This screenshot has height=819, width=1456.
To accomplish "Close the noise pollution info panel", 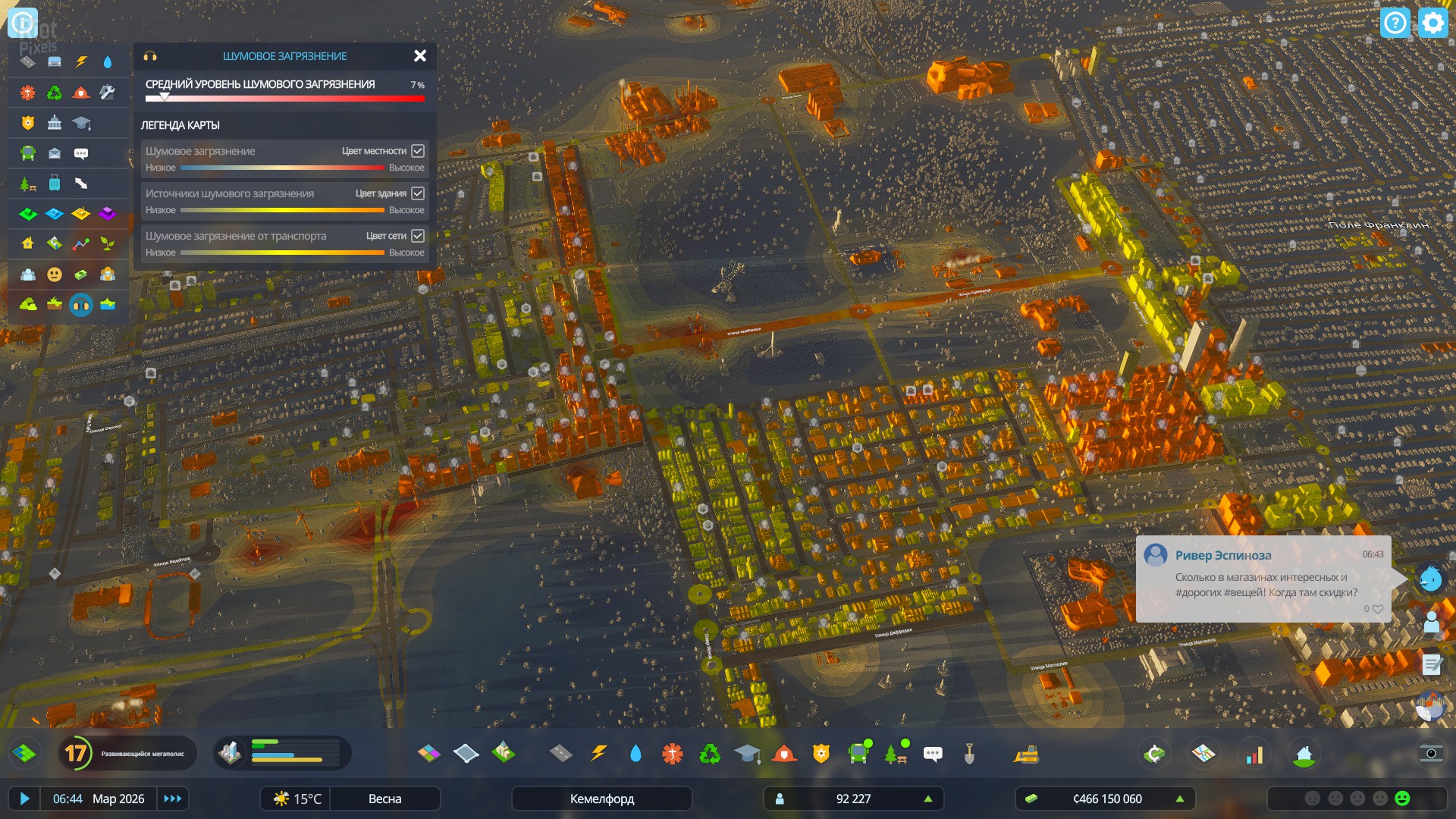I will (419, 56).
